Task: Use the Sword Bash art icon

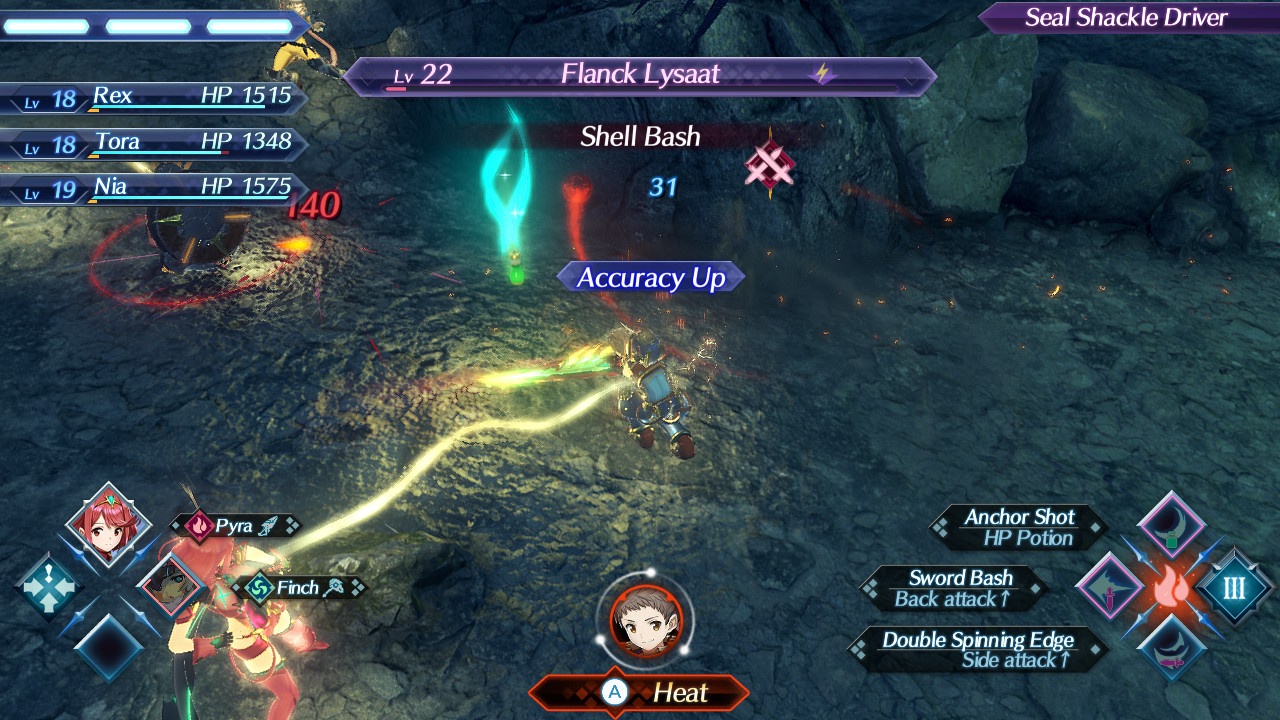Action: [x=1109, y=587]
